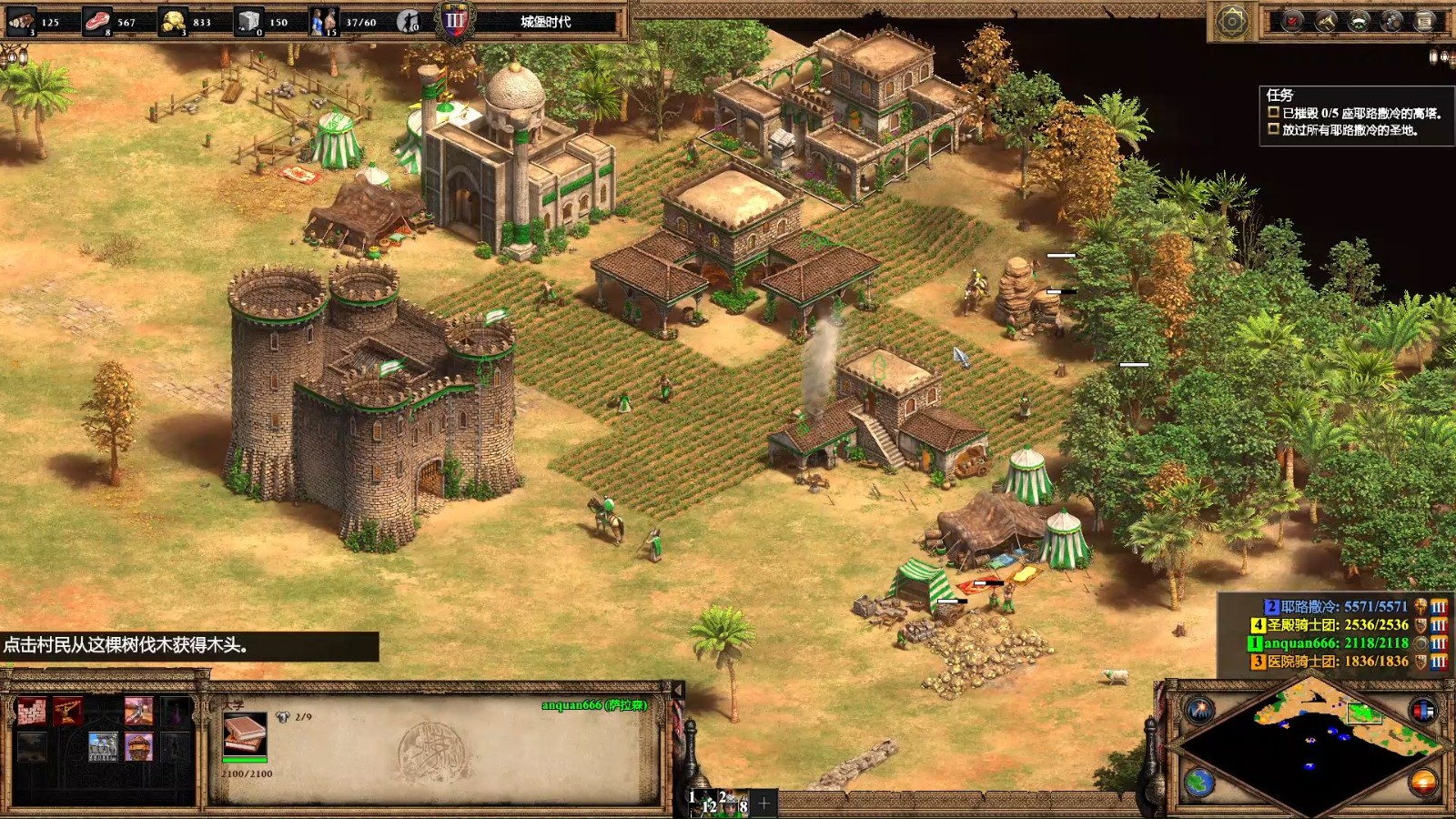Select the Jerusalem player score row
This screenshot has height=819, width=1456.
click(1336, 607)
